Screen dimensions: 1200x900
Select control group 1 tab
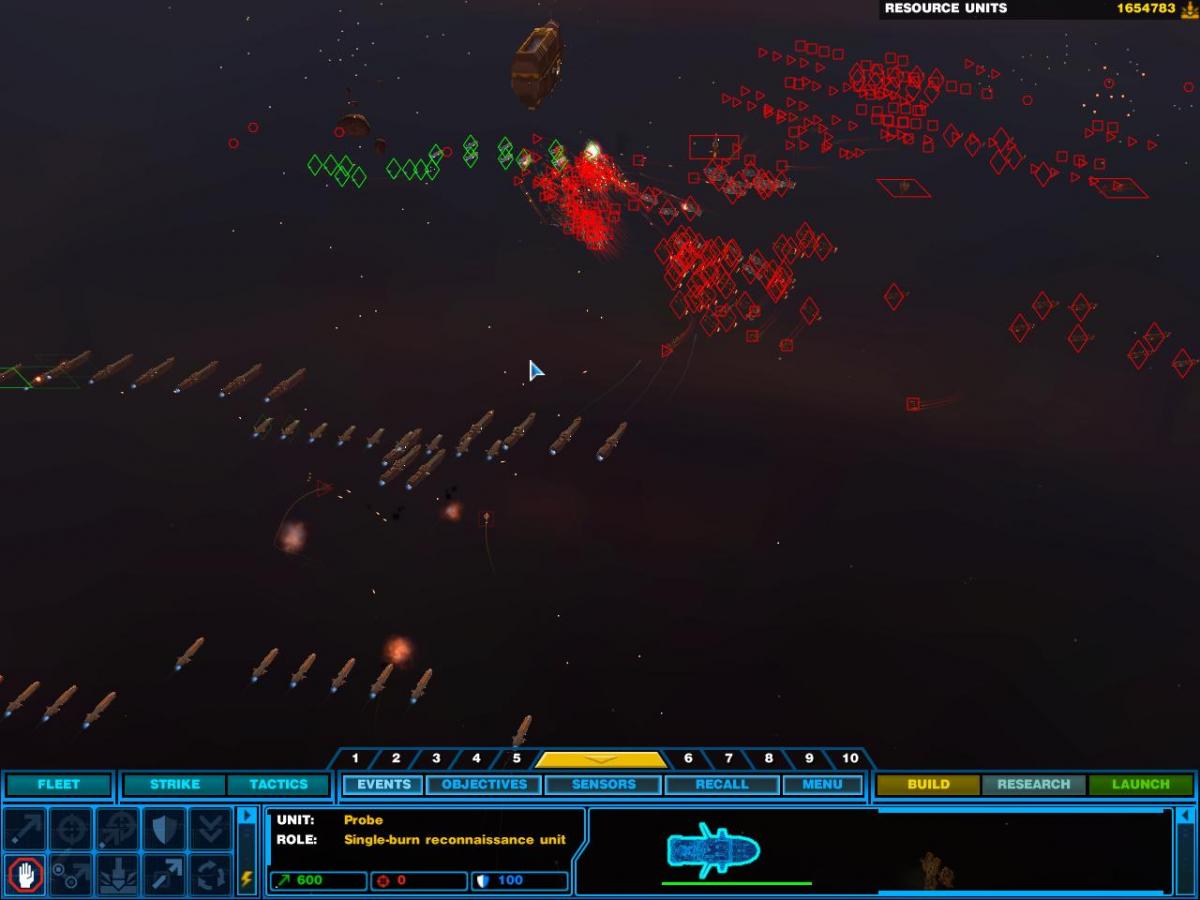tap(355, 759)
